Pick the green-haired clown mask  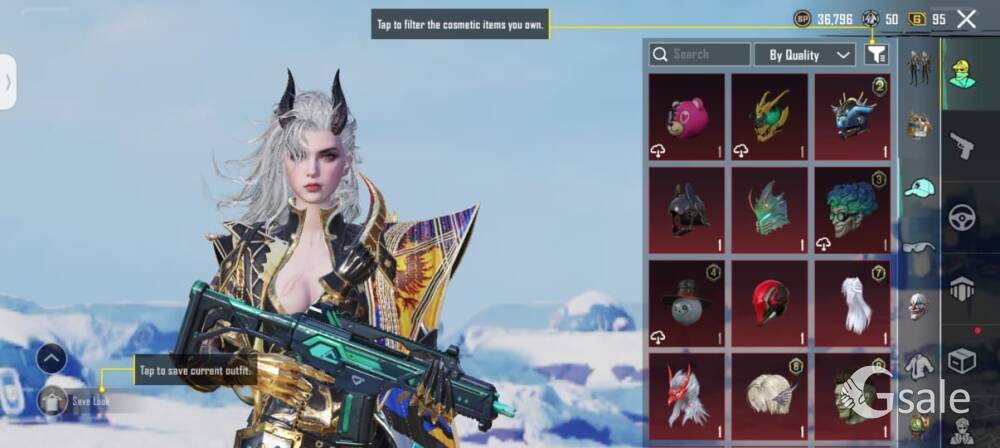[x=852, y=210]
